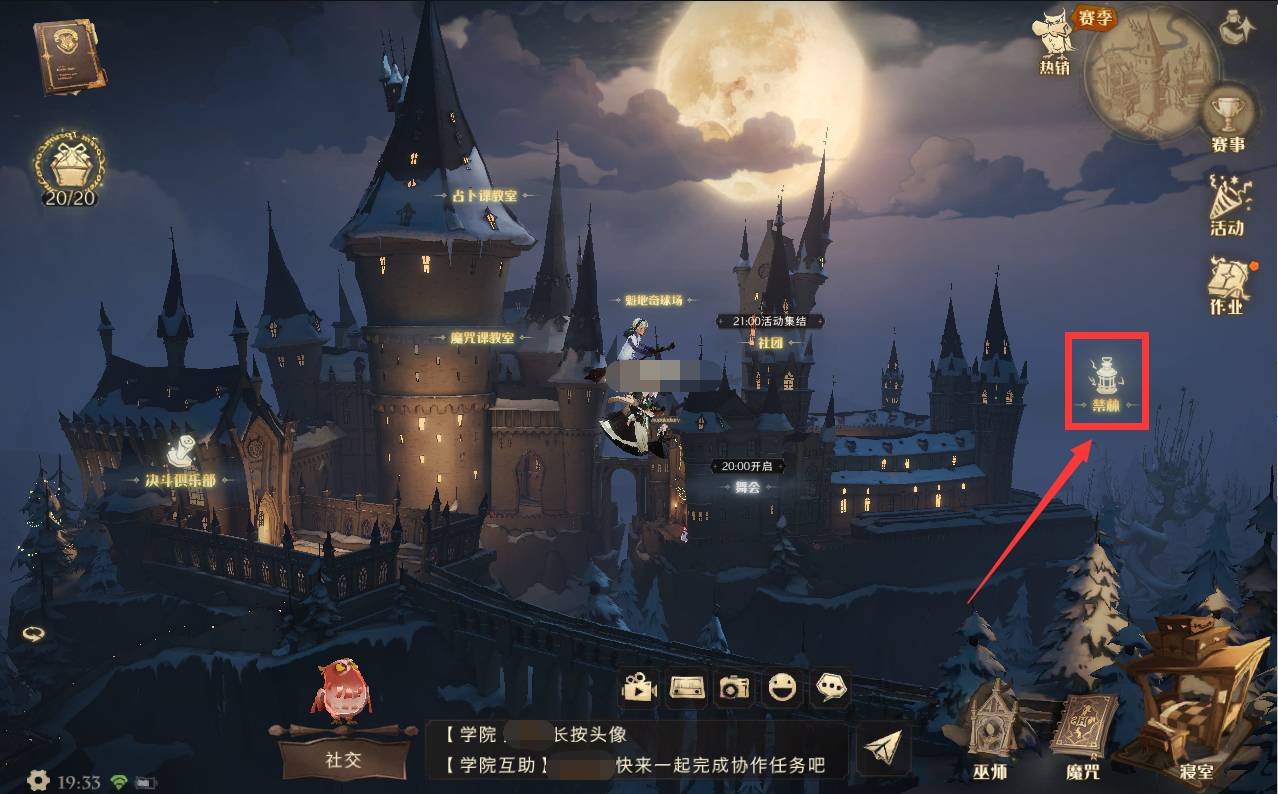Viewport: 1278px width, 794px height.
Task: Go to the 占卜课教室 classroom
Action: tap(482, 196)
